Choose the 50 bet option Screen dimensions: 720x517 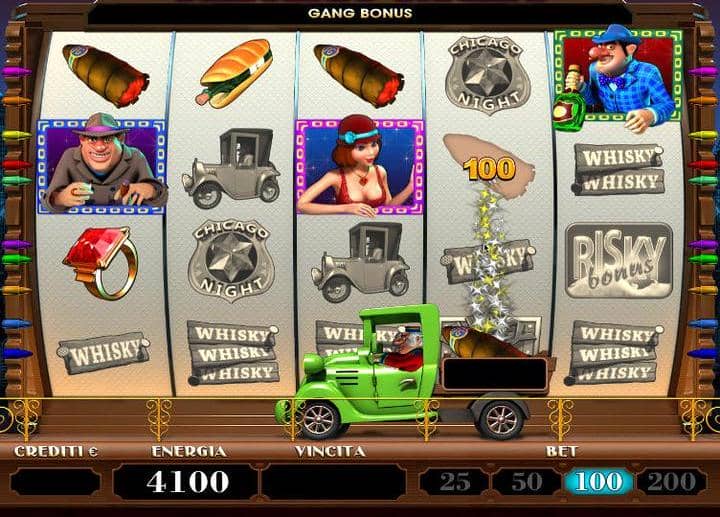click(x=525, y=482)
